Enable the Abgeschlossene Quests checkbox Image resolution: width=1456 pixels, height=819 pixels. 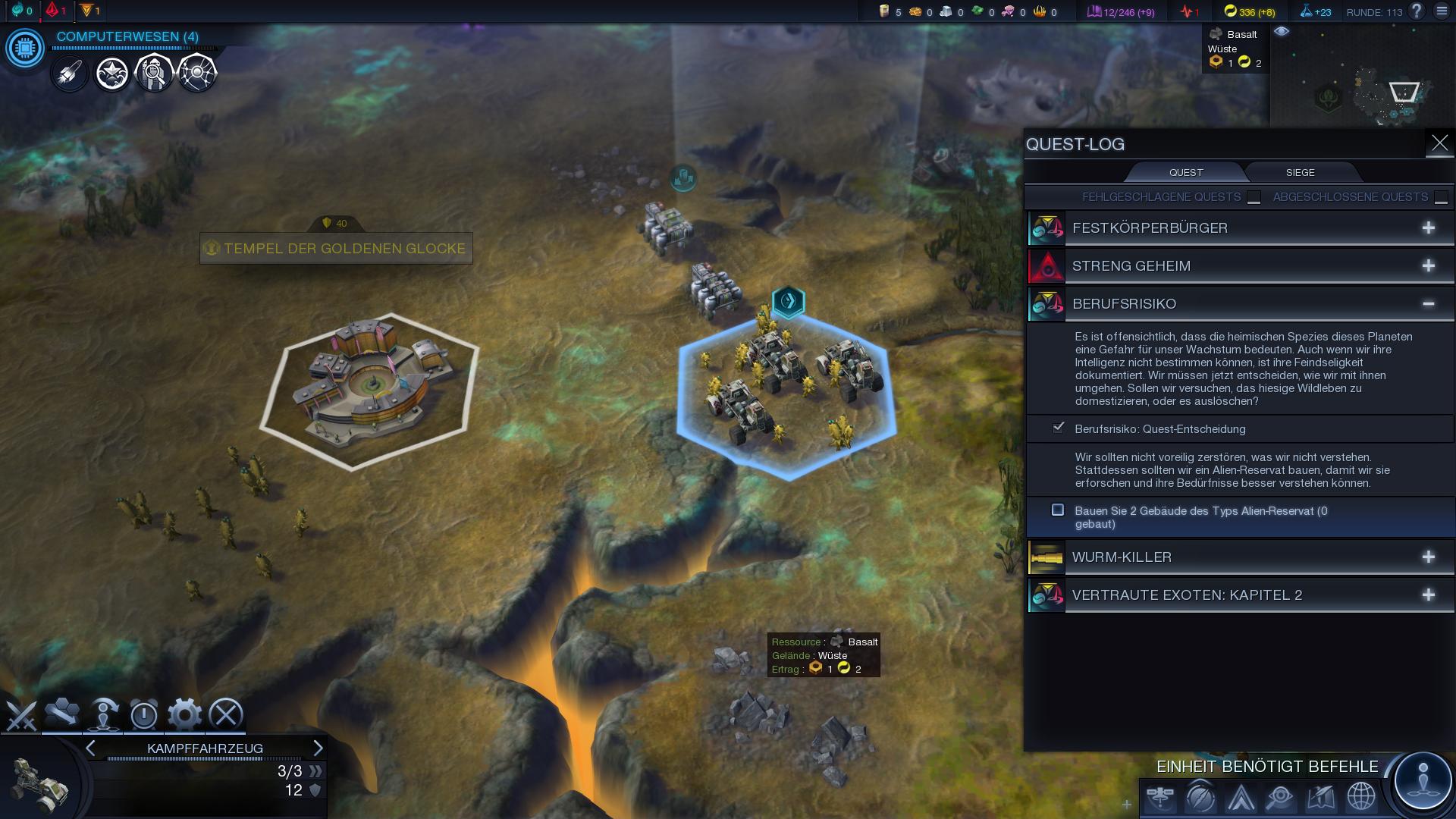(1441, 197)
